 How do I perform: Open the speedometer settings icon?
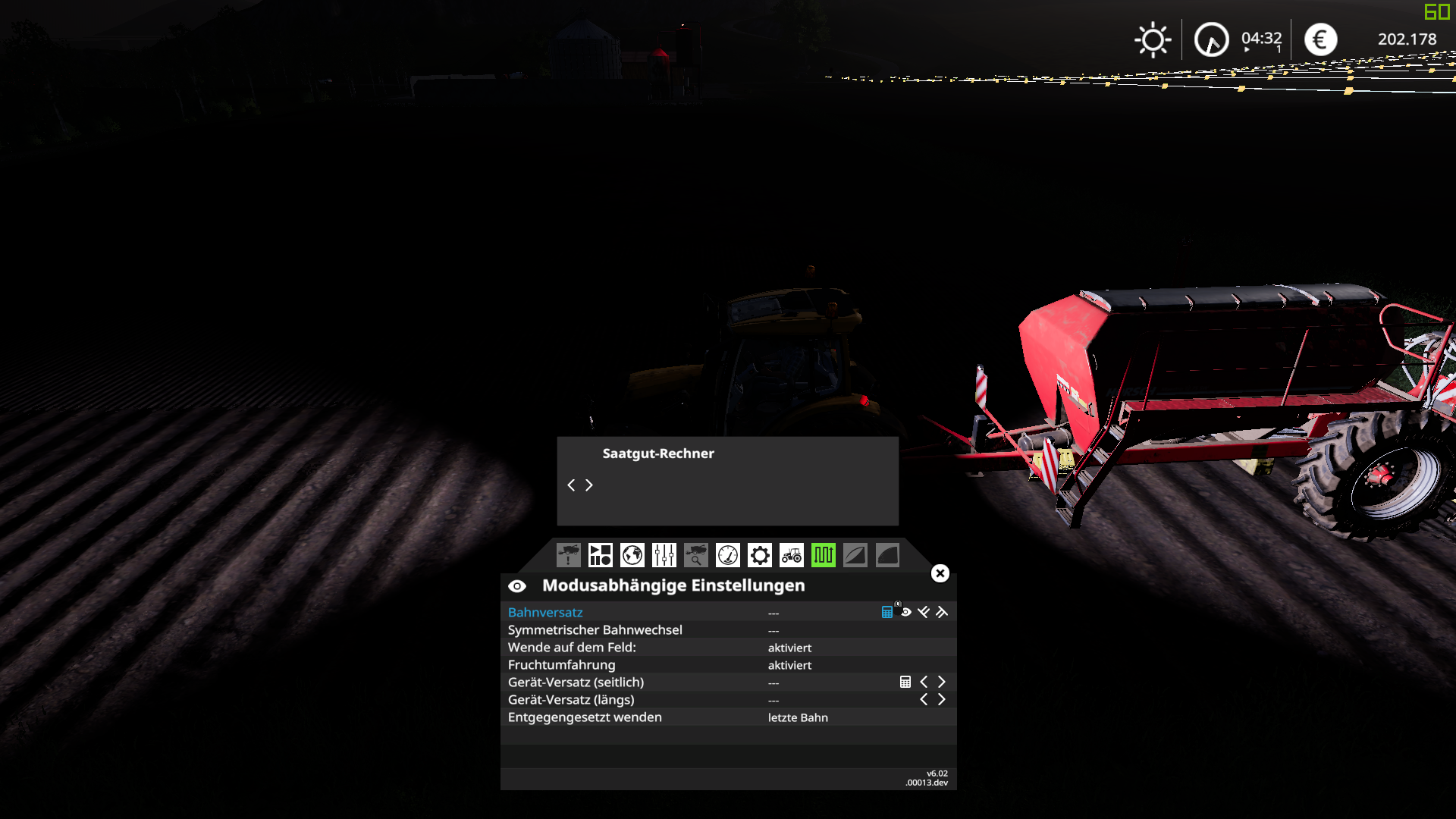pos(726,555)
